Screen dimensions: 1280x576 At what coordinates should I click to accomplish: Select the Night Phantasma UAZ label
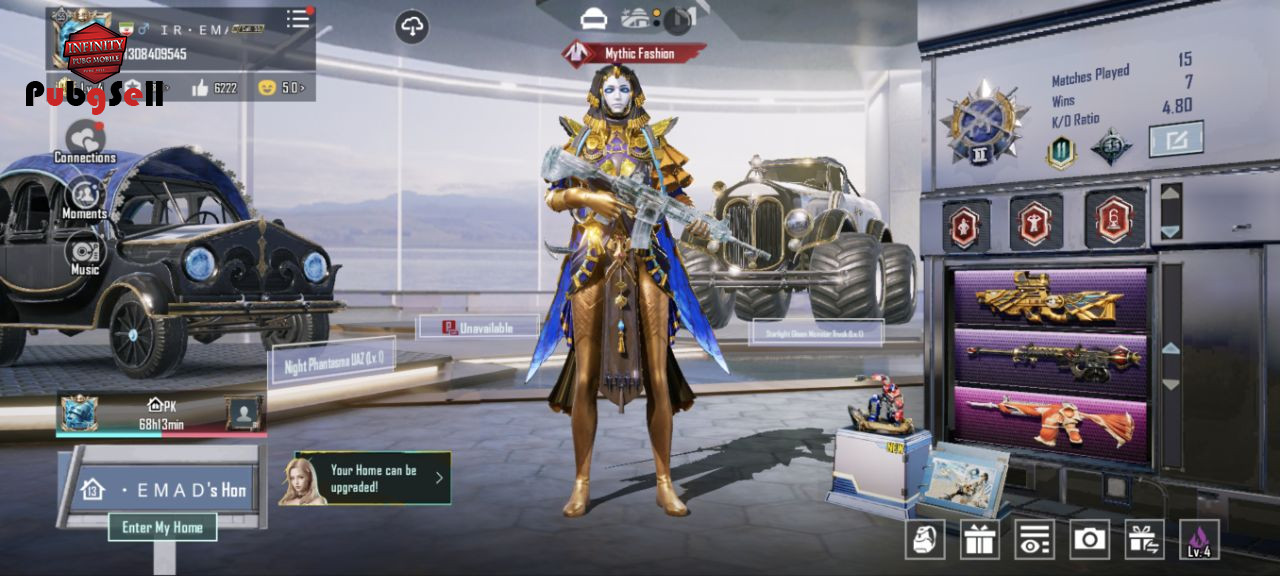coord(333,361)
